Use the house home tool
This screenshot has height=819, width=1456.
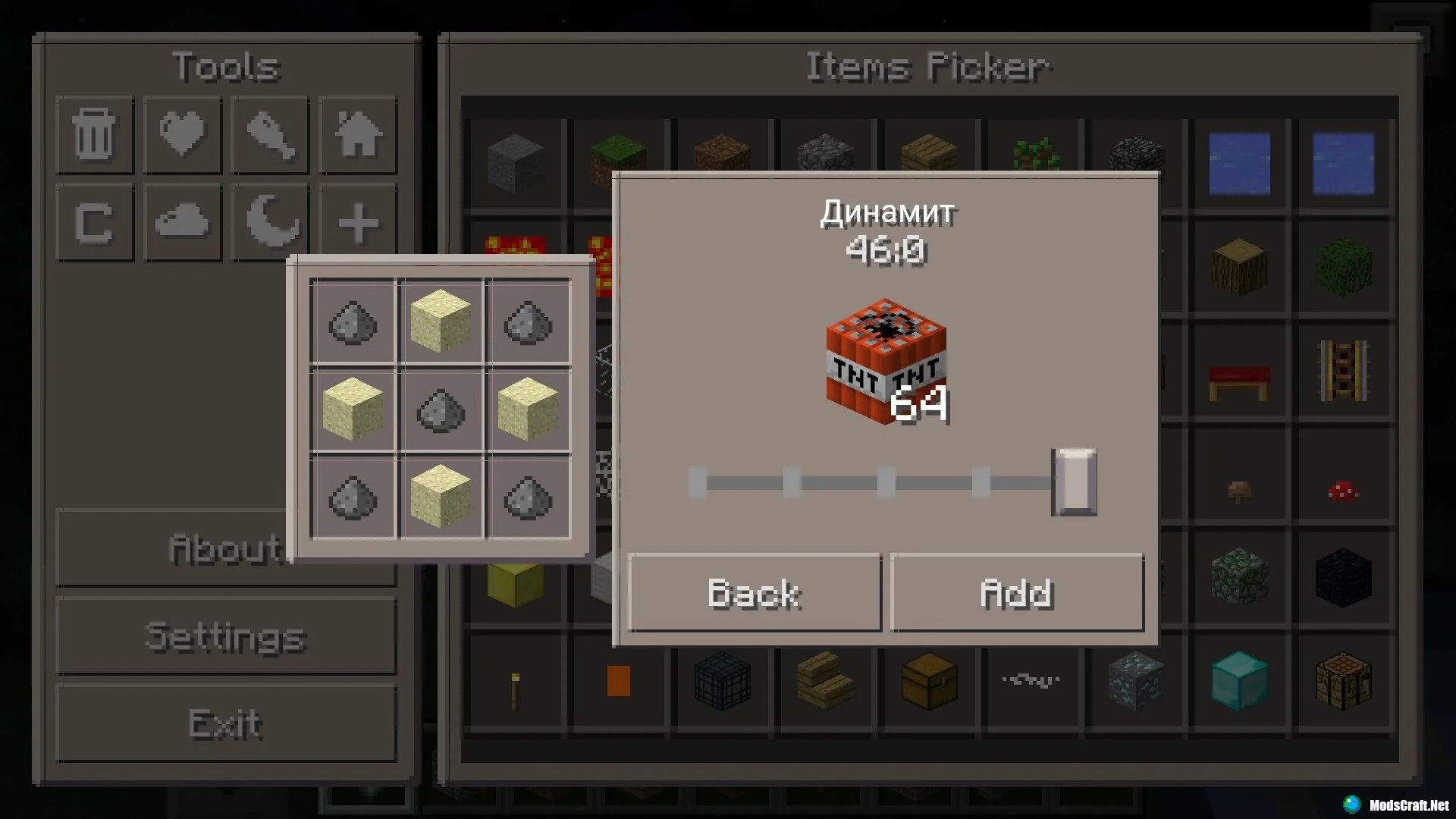[x=358, y=135]
